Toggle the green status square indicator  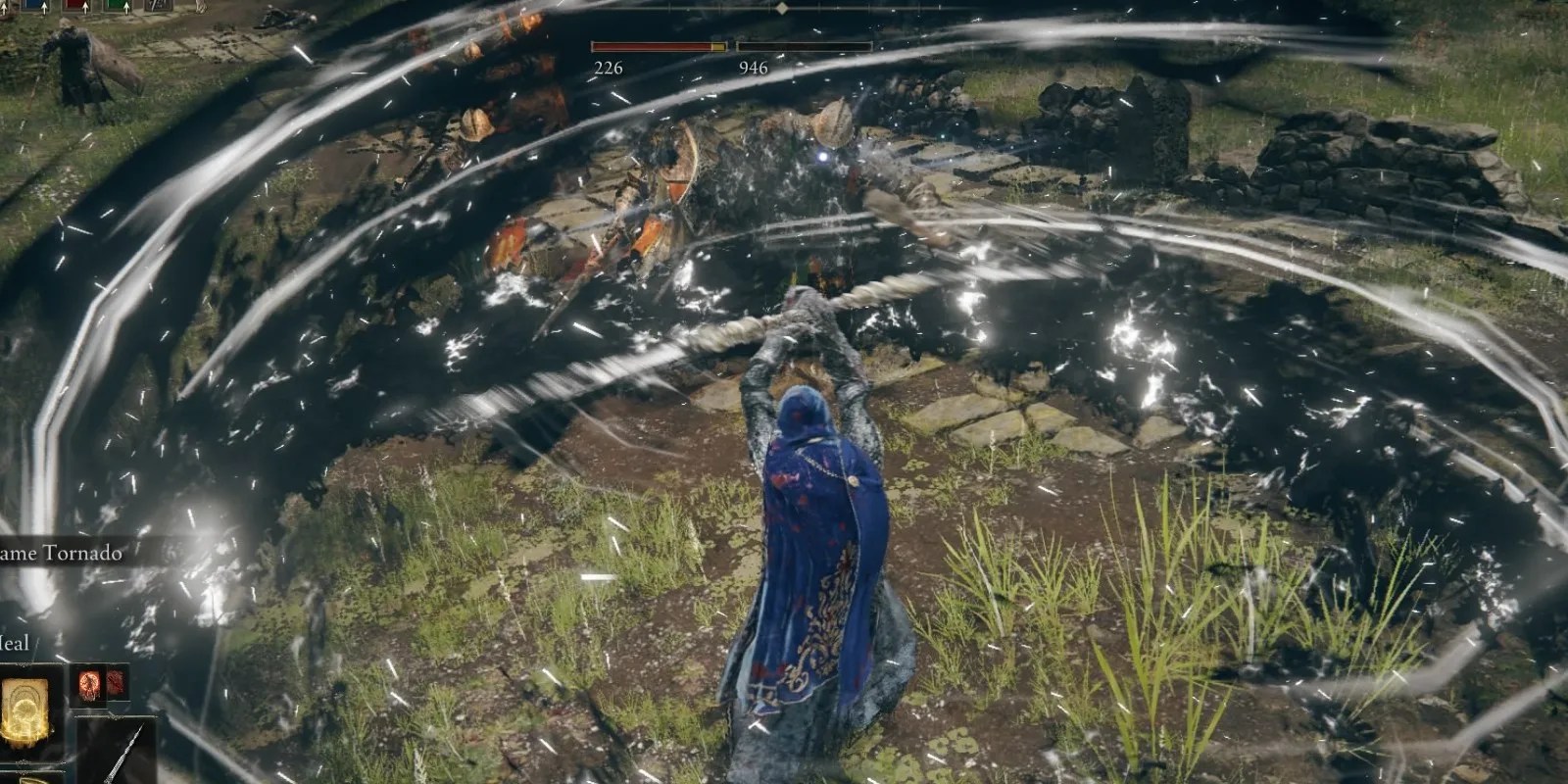coord(113,8)
